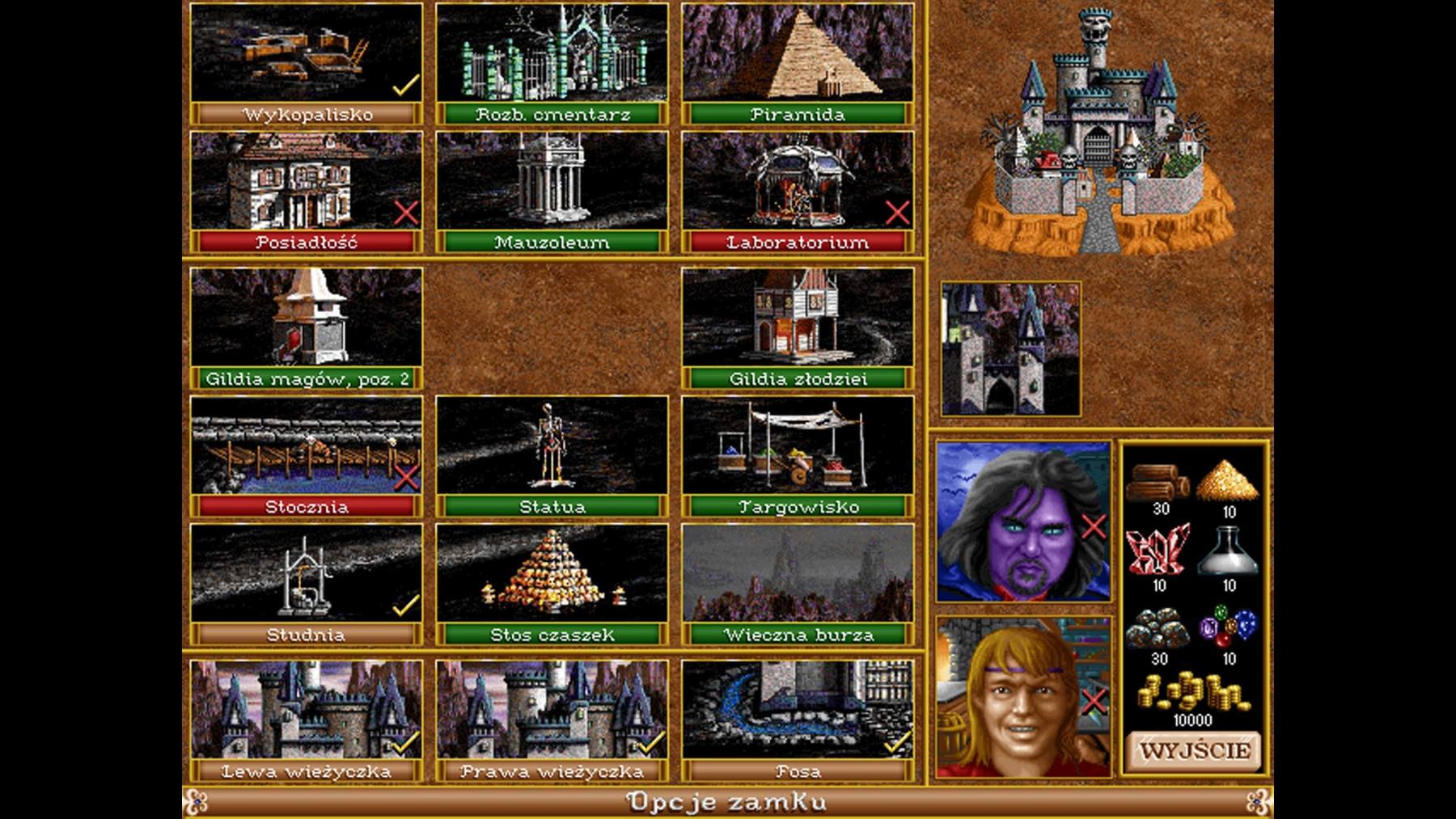Open the Gildia złodziei building
This screenshot has width=1456, height=819.
pos(793,319)
